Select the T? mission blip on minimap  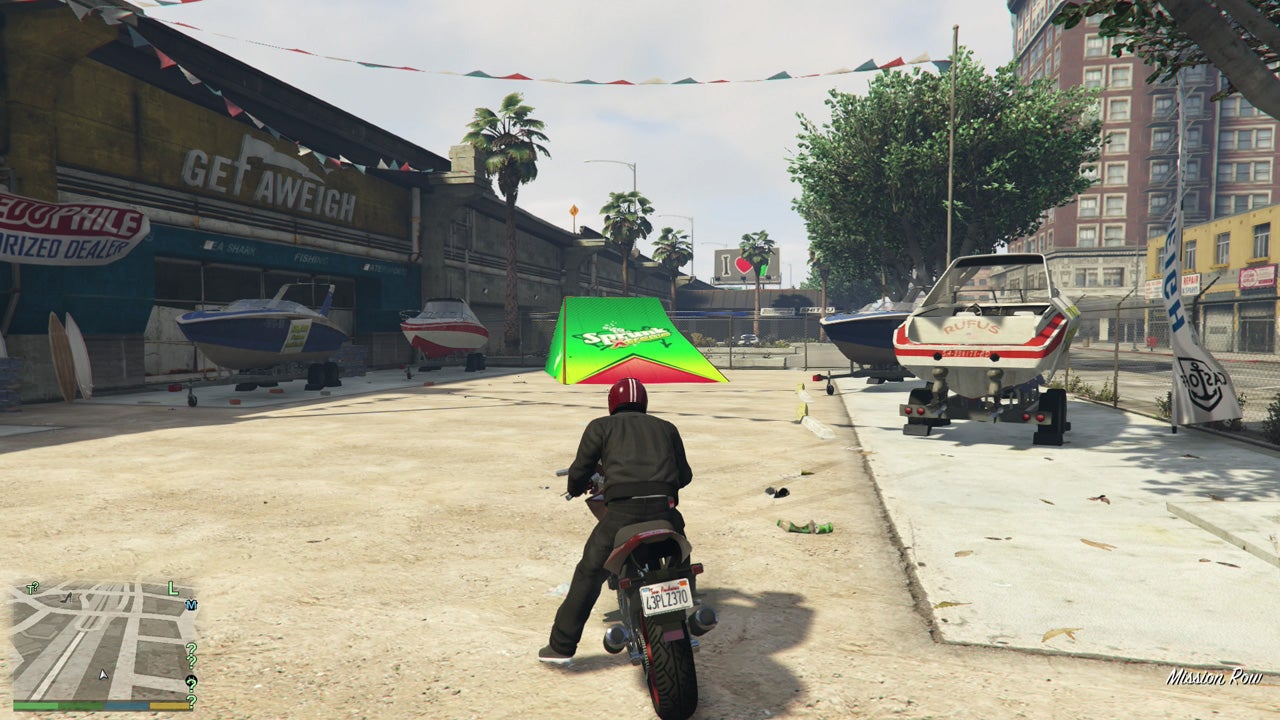tap(33, 586)
